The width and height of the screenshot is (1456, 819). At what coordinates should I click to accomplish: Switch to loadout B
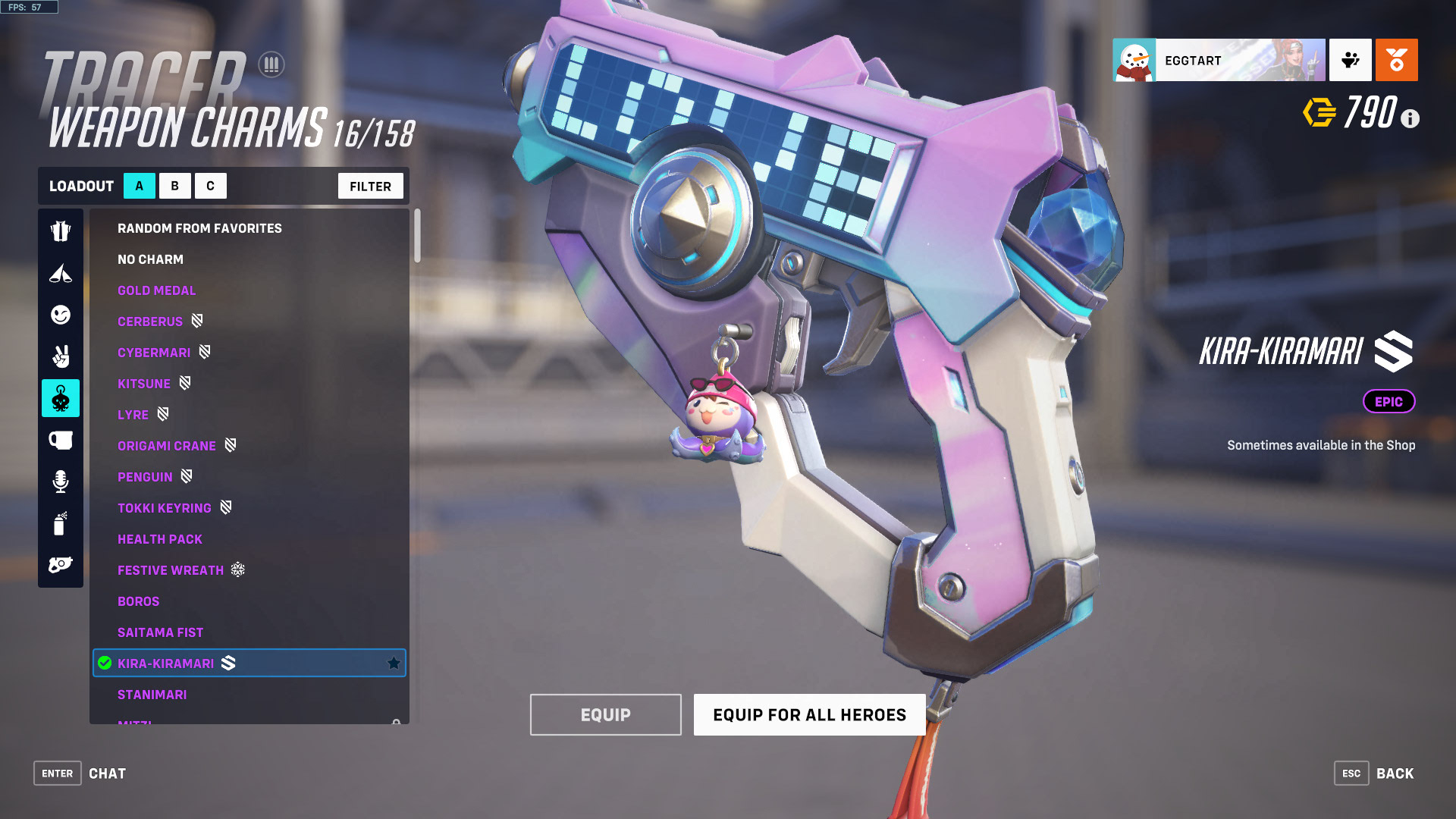point(174,186)
